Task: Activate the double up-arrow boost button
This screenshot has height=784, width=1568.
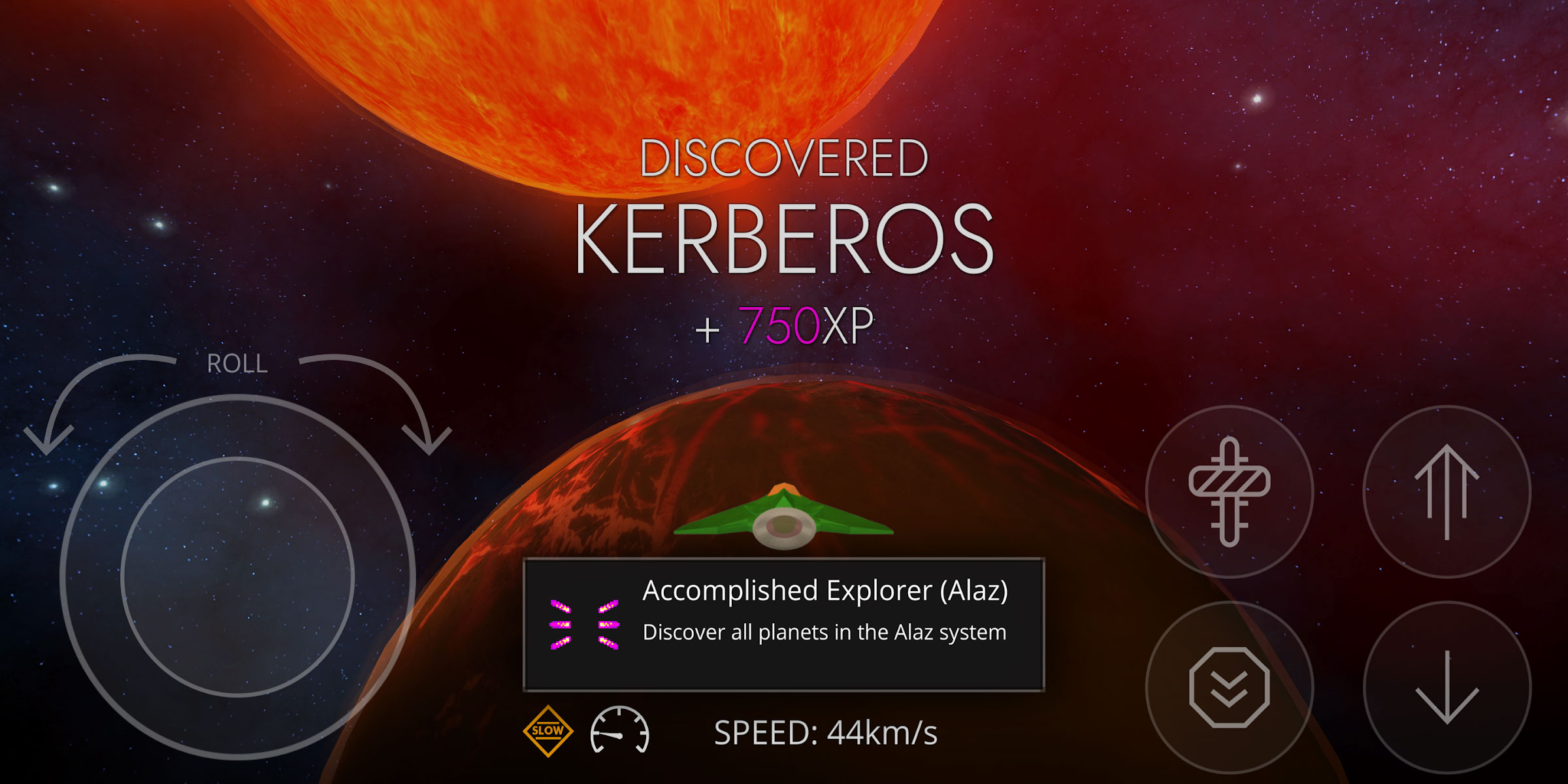Action: pyautogui.click(x=1446, y=491)
